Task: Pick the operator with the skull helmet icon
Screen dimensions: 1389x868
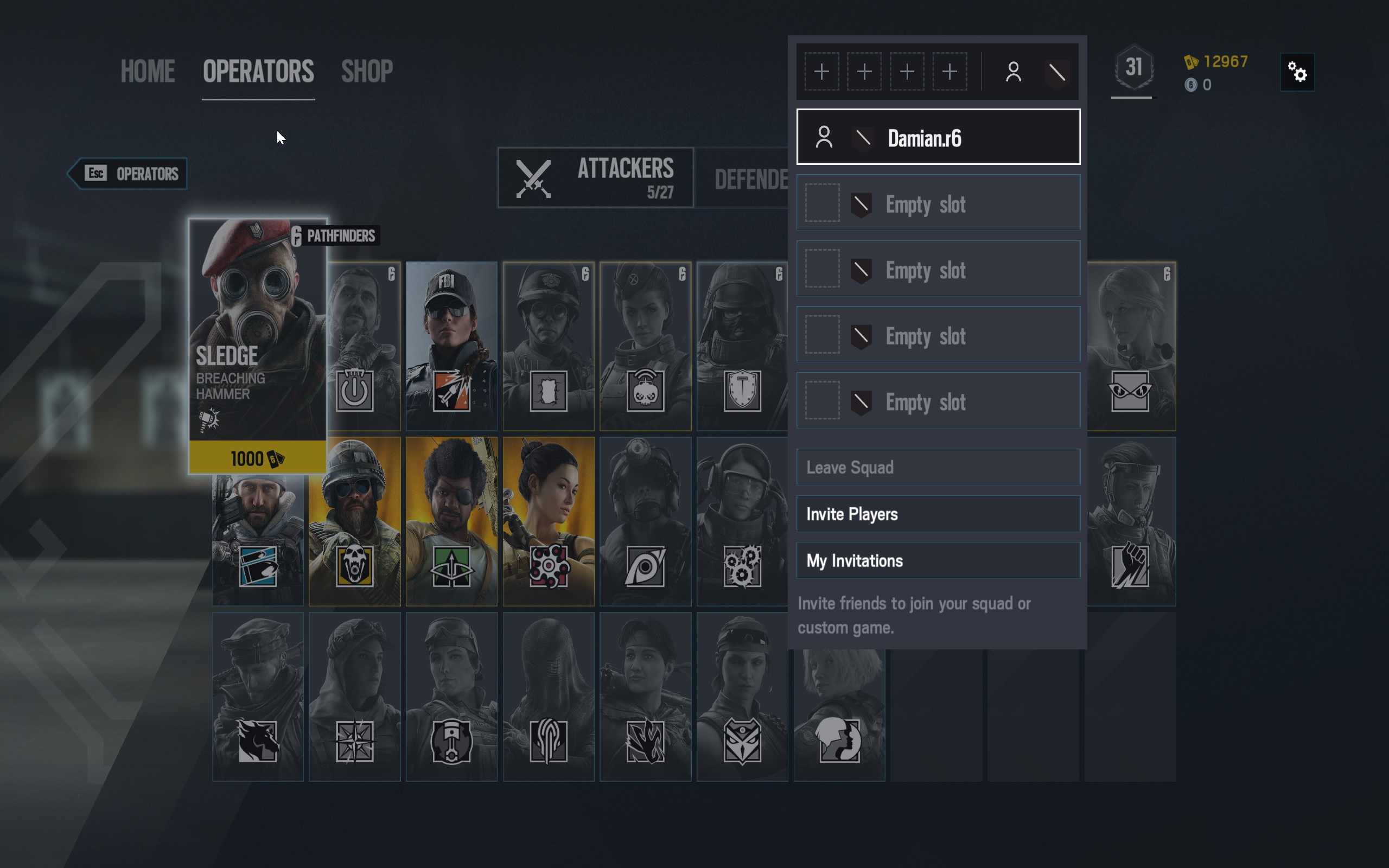Action: [x=354, y=521]
